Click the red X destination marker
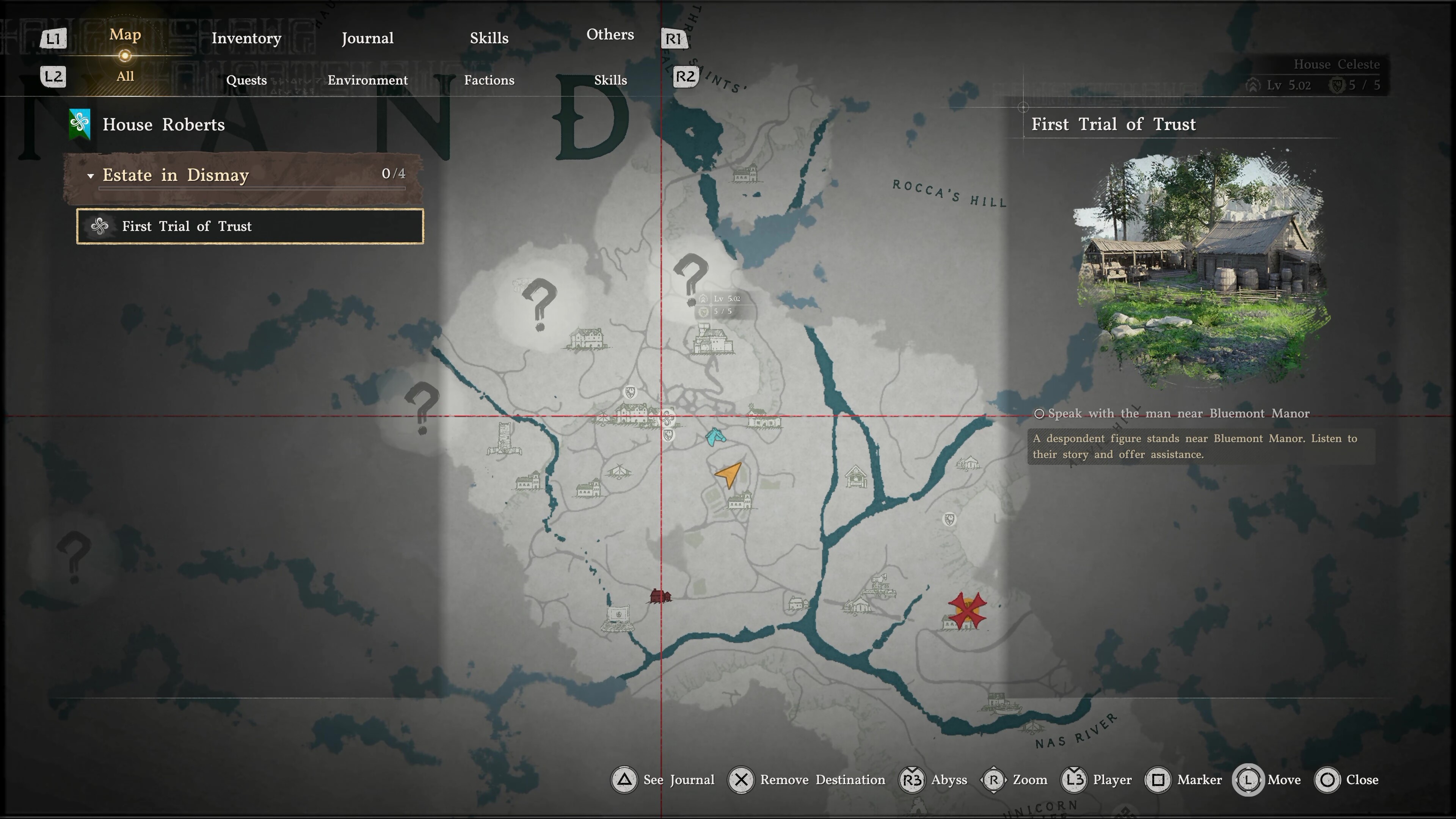1456x819 pixels. [x=967, y=609]
